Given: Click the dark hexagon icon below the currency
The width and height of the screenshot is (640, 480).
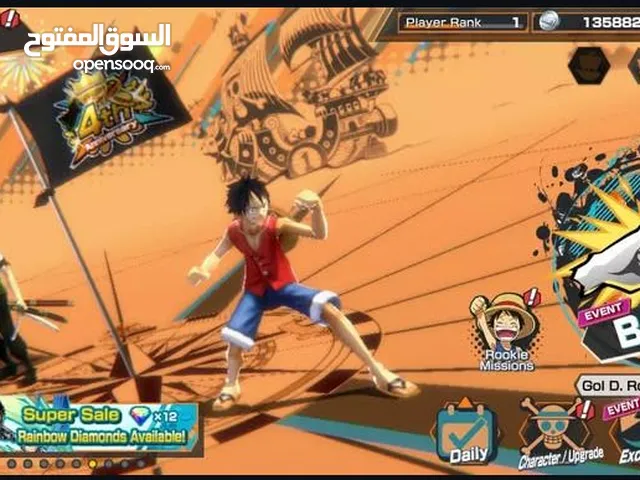Looking at the screenshot, I should [x=588, y=66].
